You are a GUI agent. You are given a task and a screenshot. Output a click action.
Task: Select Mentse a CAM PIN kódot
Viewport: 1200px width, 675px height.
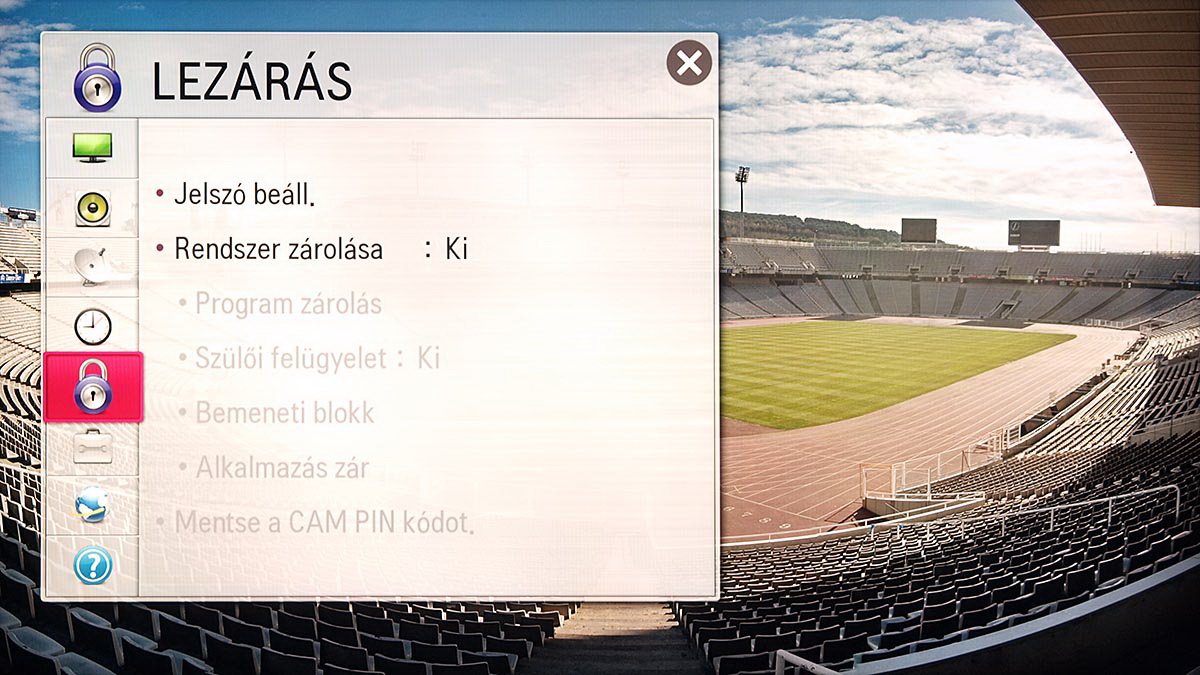click(323, 522)
